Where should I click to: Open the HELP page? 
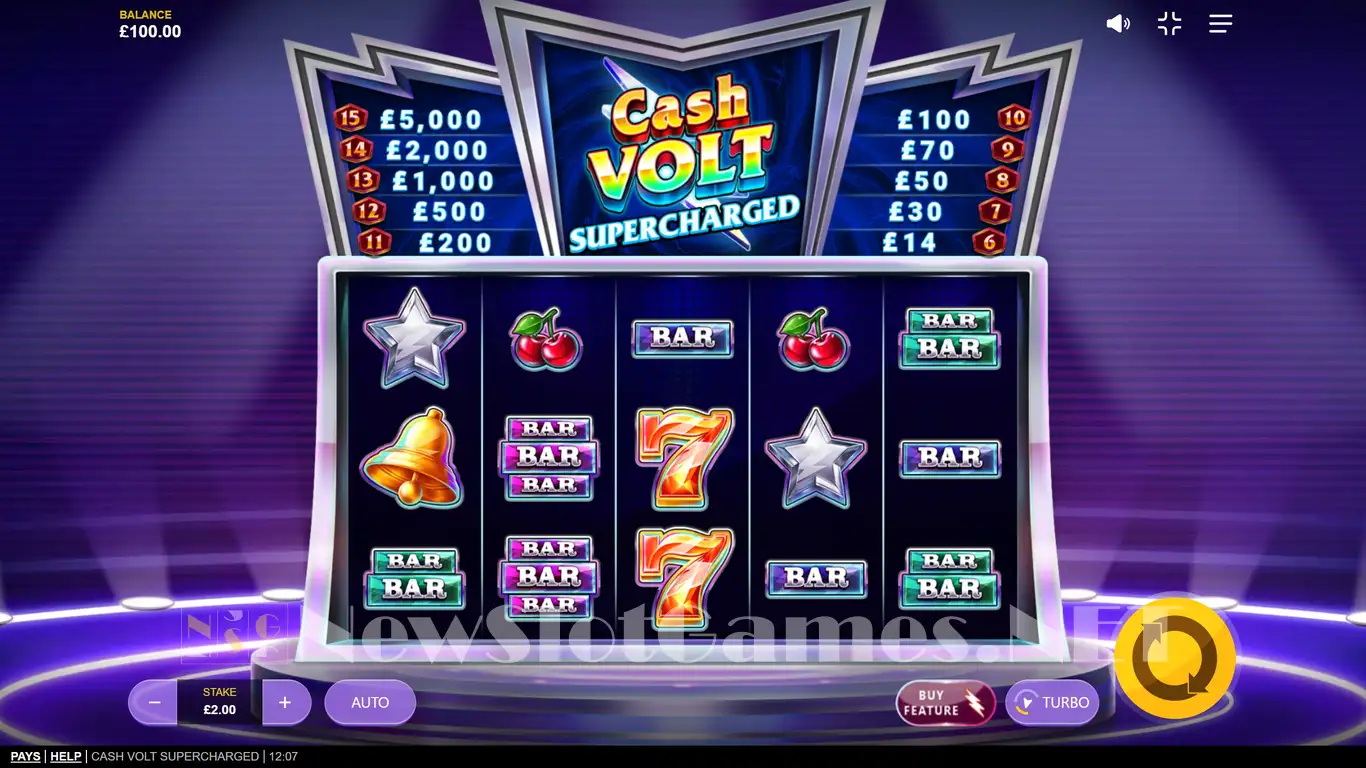66,757
